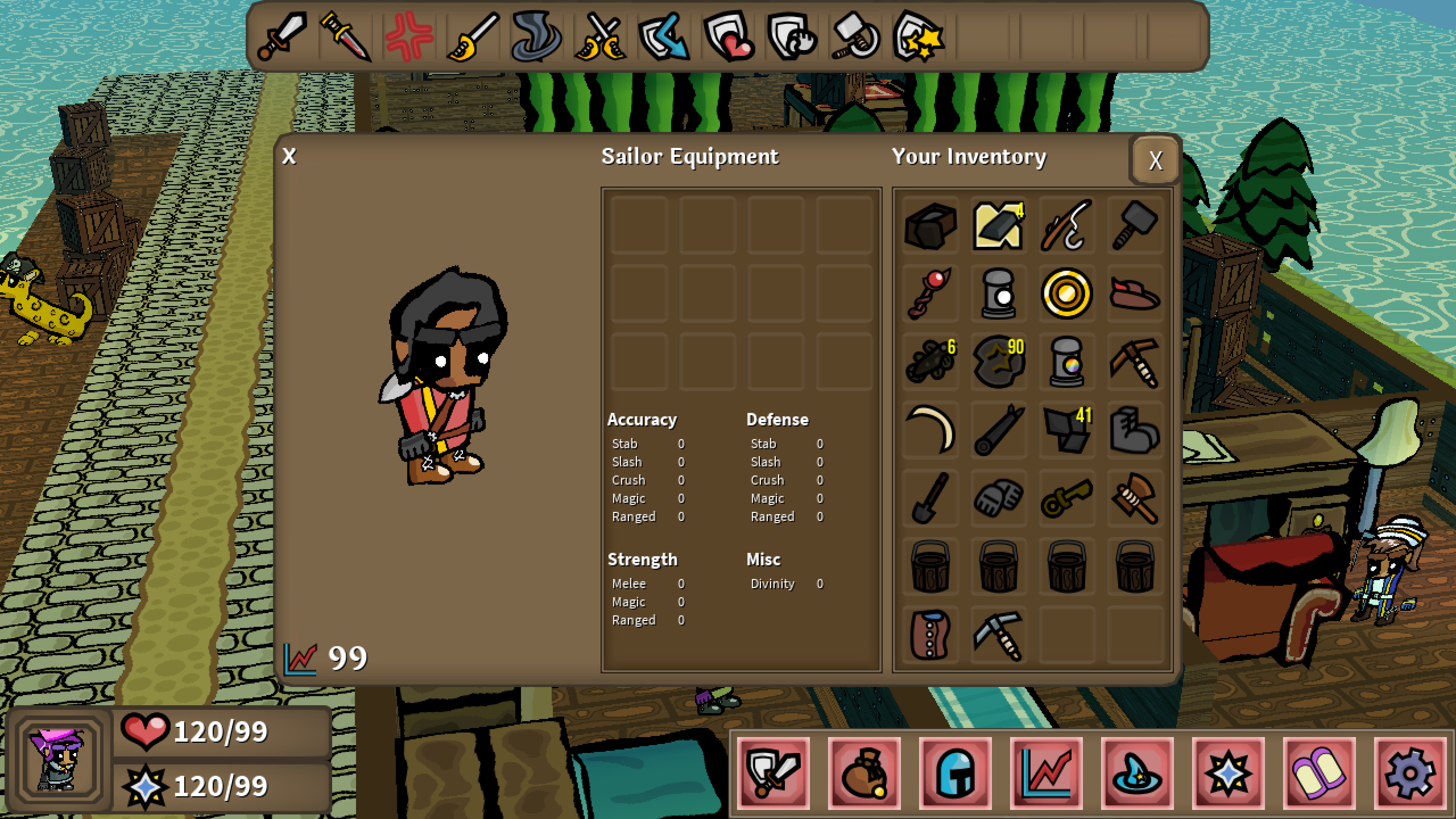
Task: Open the helmet equipment menu
Action: (x=955, y=773)
